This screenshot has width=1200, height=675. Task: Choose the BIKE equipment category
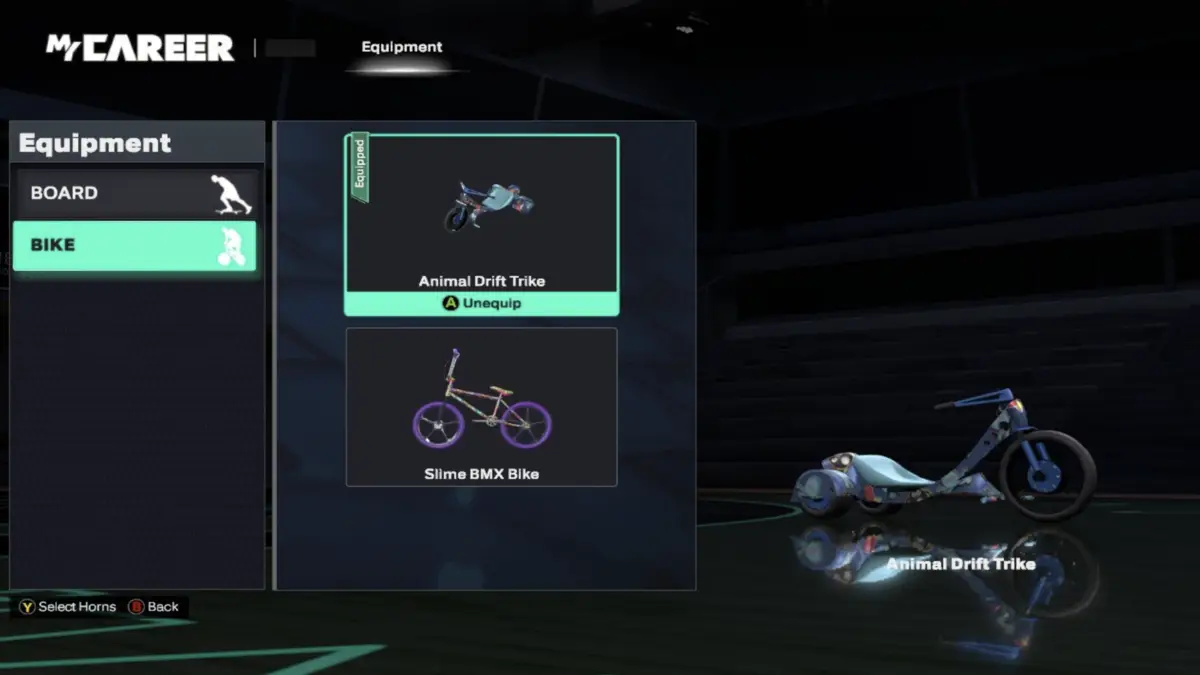(x=134, y=246)
